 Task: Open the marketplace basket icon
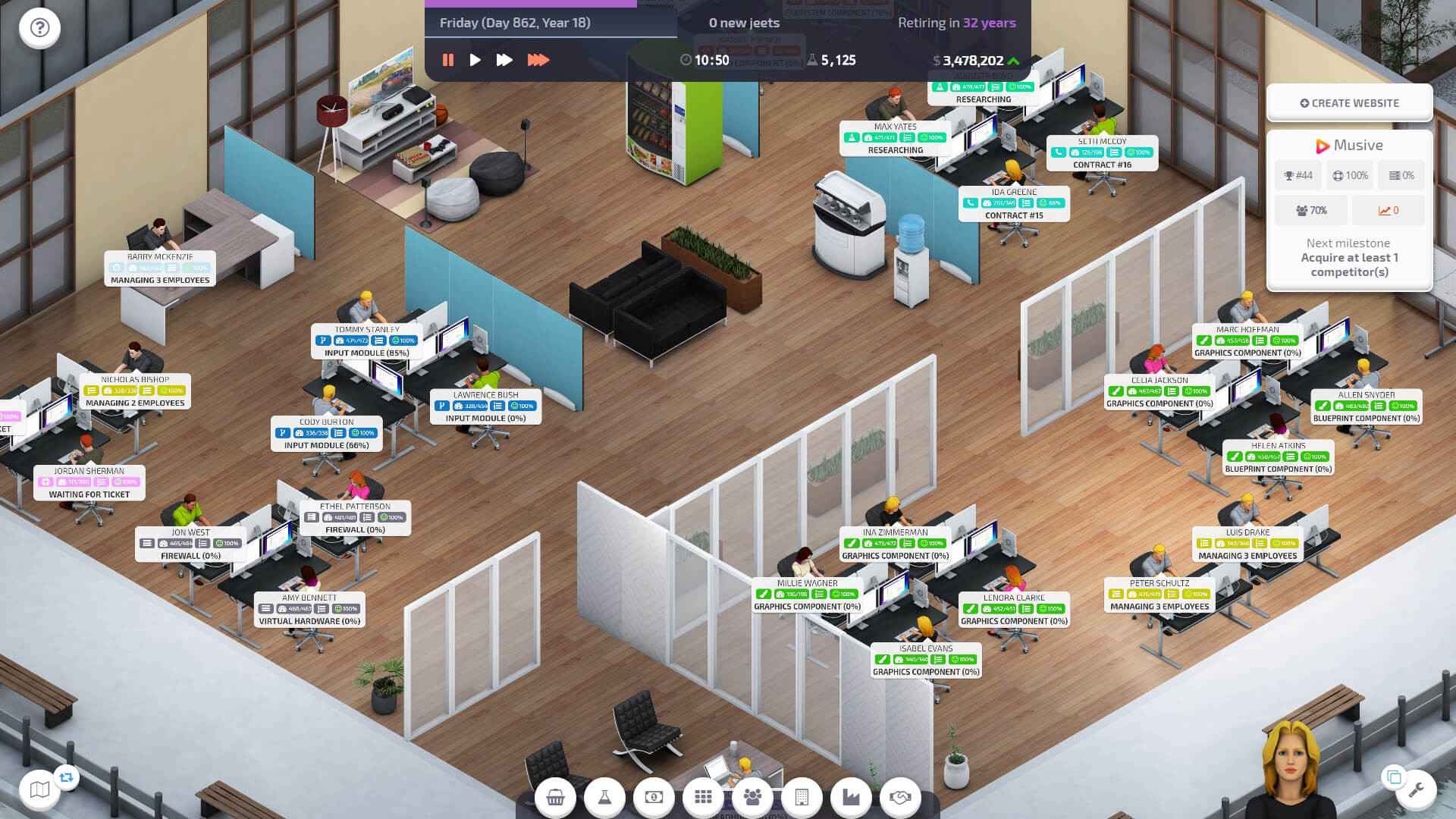coord(556,797)
